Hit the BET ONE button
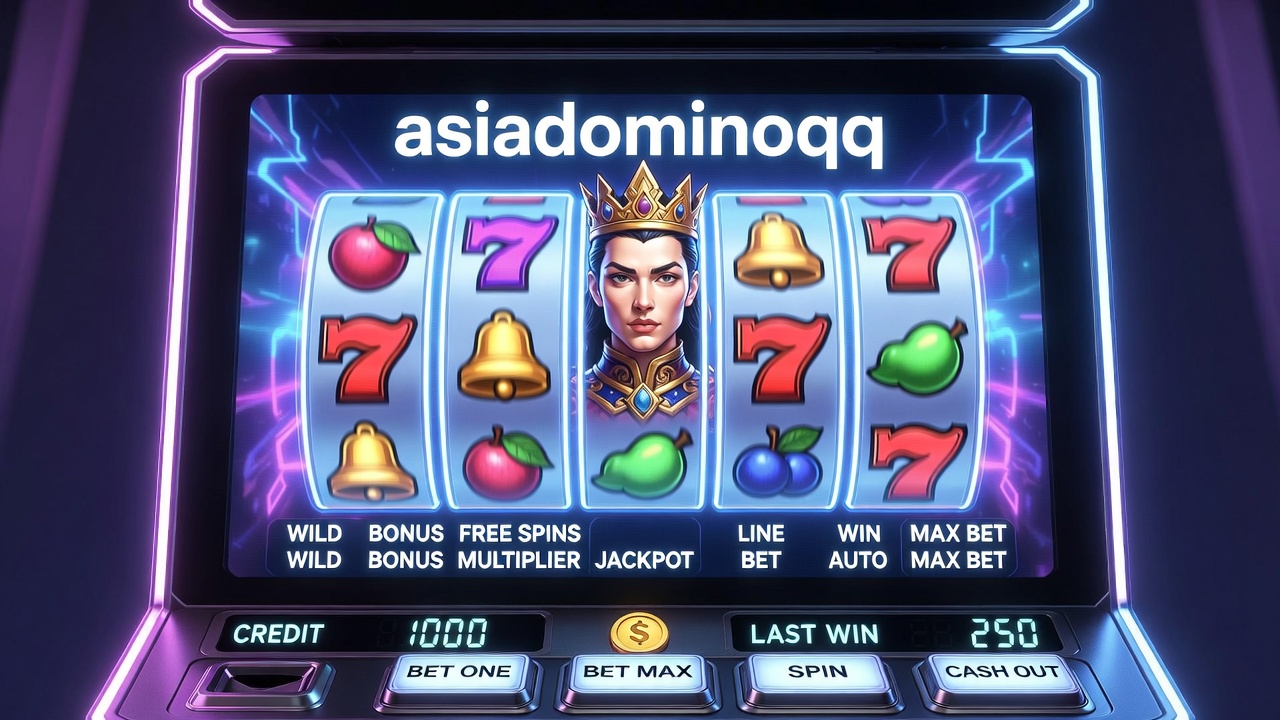This screenshot has width=1280, height=720. 459,673
